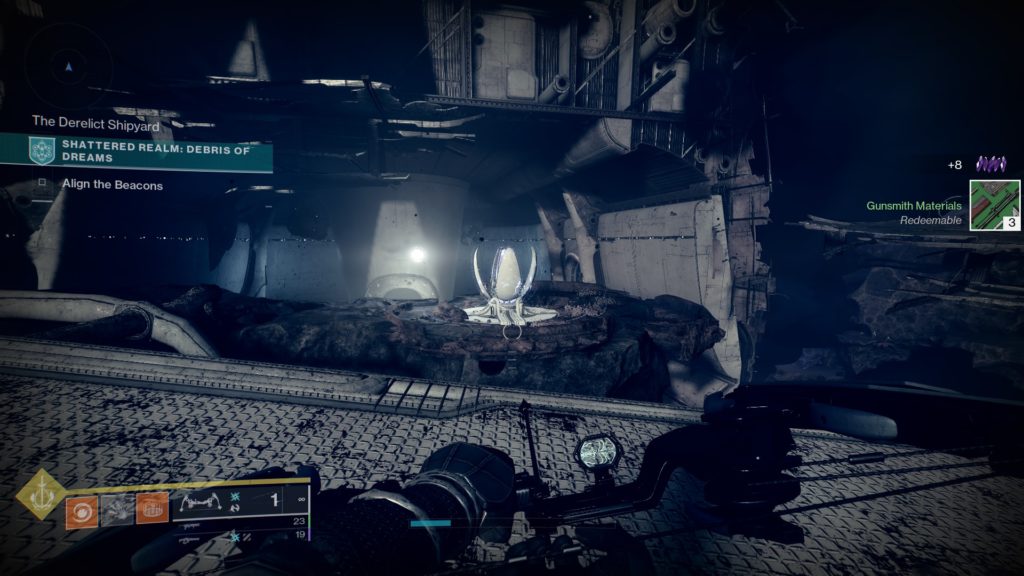
Task: Click the greyed-out melee ability icon
Action: click(116, 510)
